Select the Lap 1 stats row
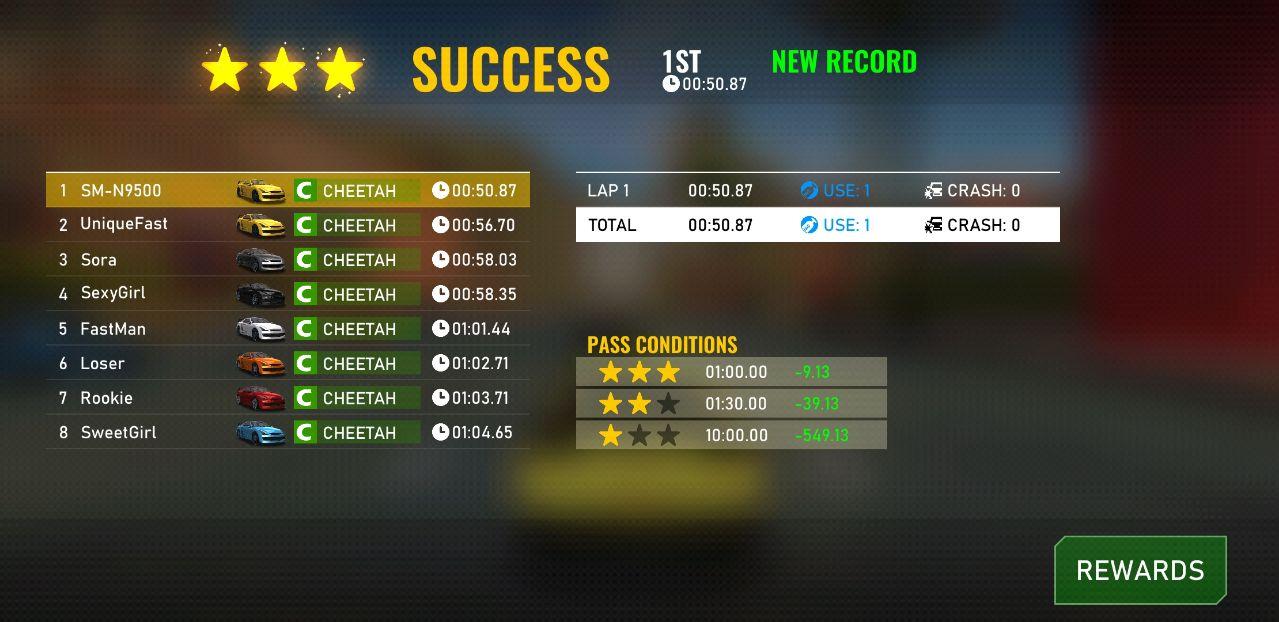 pos(817,190)
